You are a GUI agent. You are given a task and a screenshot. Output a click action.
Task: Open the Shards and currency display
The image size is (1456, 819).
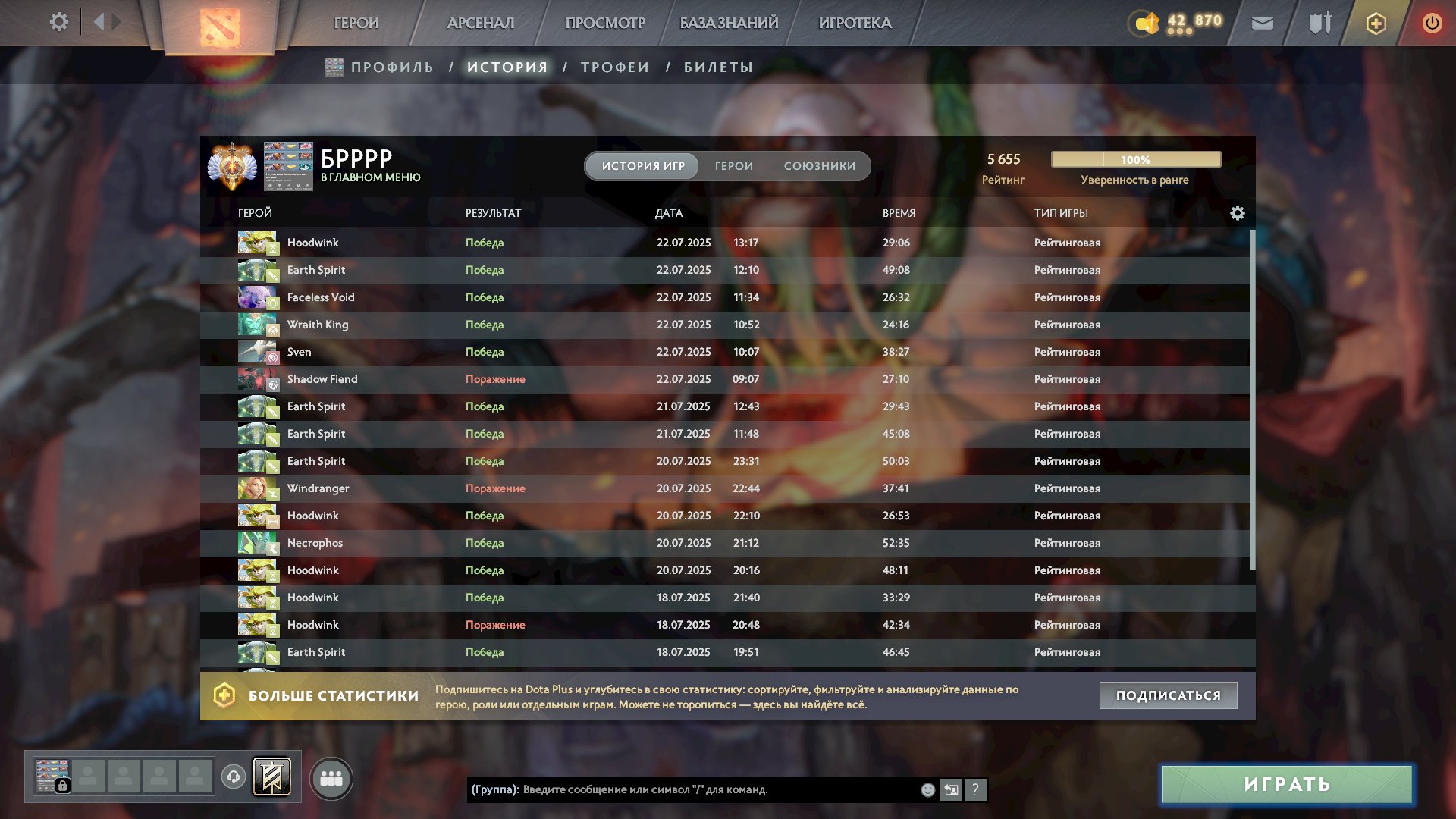pyautogui.click(x=1178, y=23)
